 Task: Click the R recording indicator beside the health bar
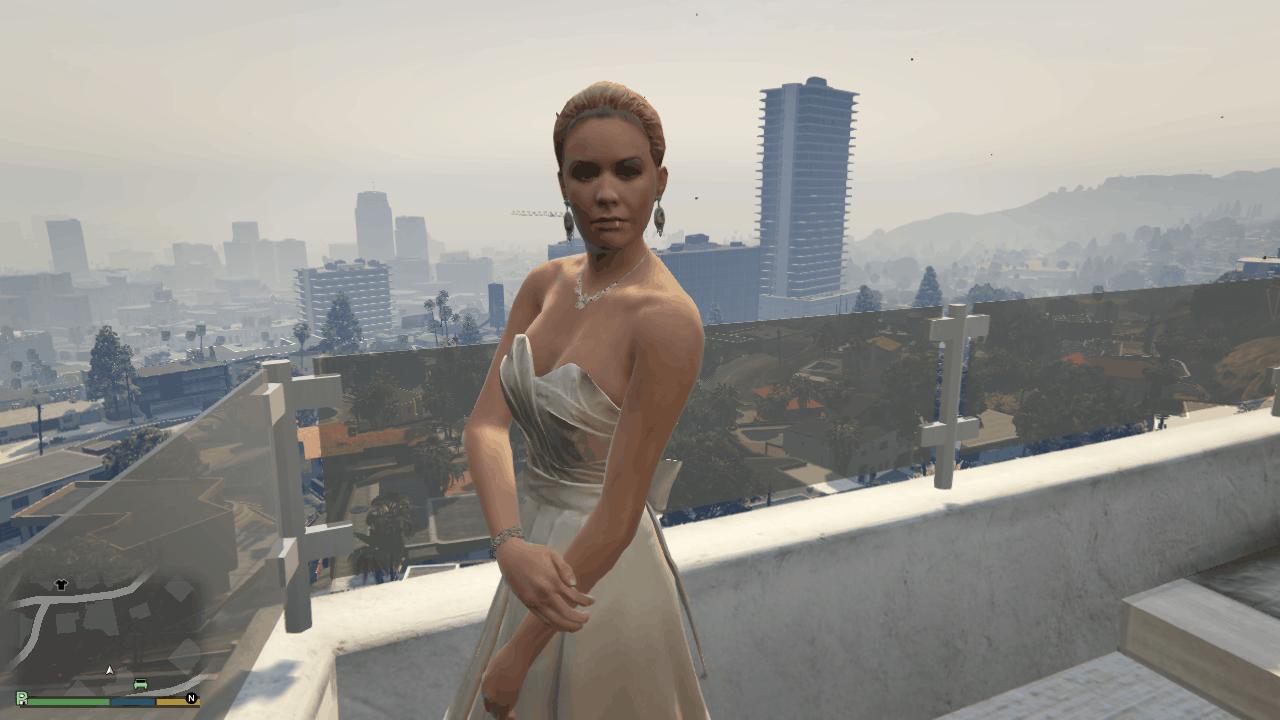click(x=22, y=698)
